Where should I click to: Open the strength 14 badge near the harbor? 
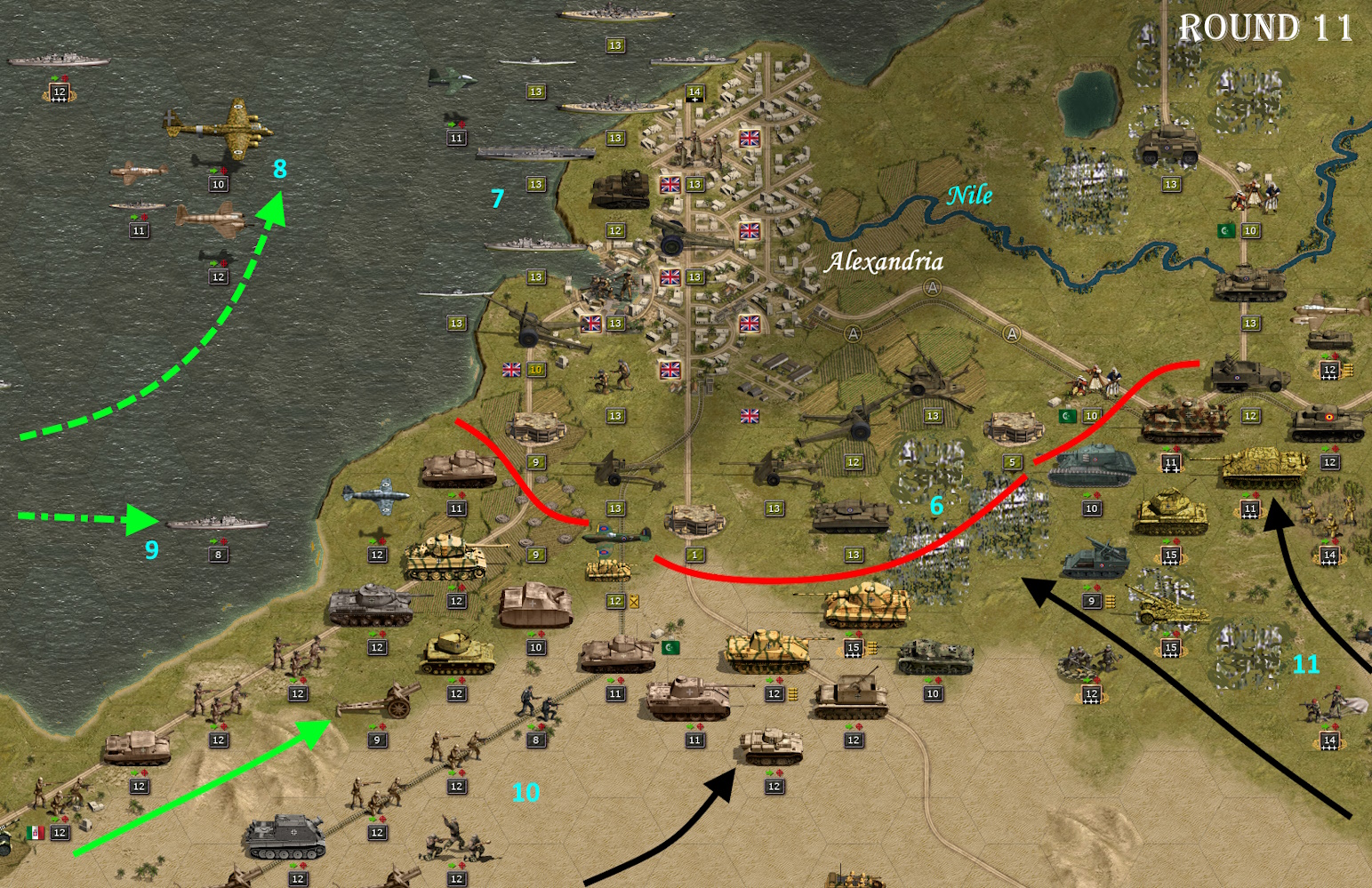point(694,92)
